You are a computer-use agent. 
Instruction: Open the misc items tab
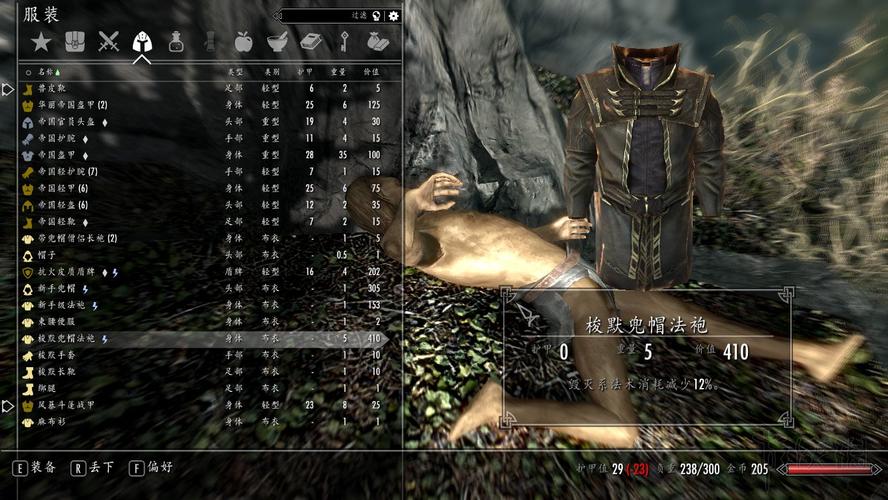pyautogui.click(x=377, y=42)
